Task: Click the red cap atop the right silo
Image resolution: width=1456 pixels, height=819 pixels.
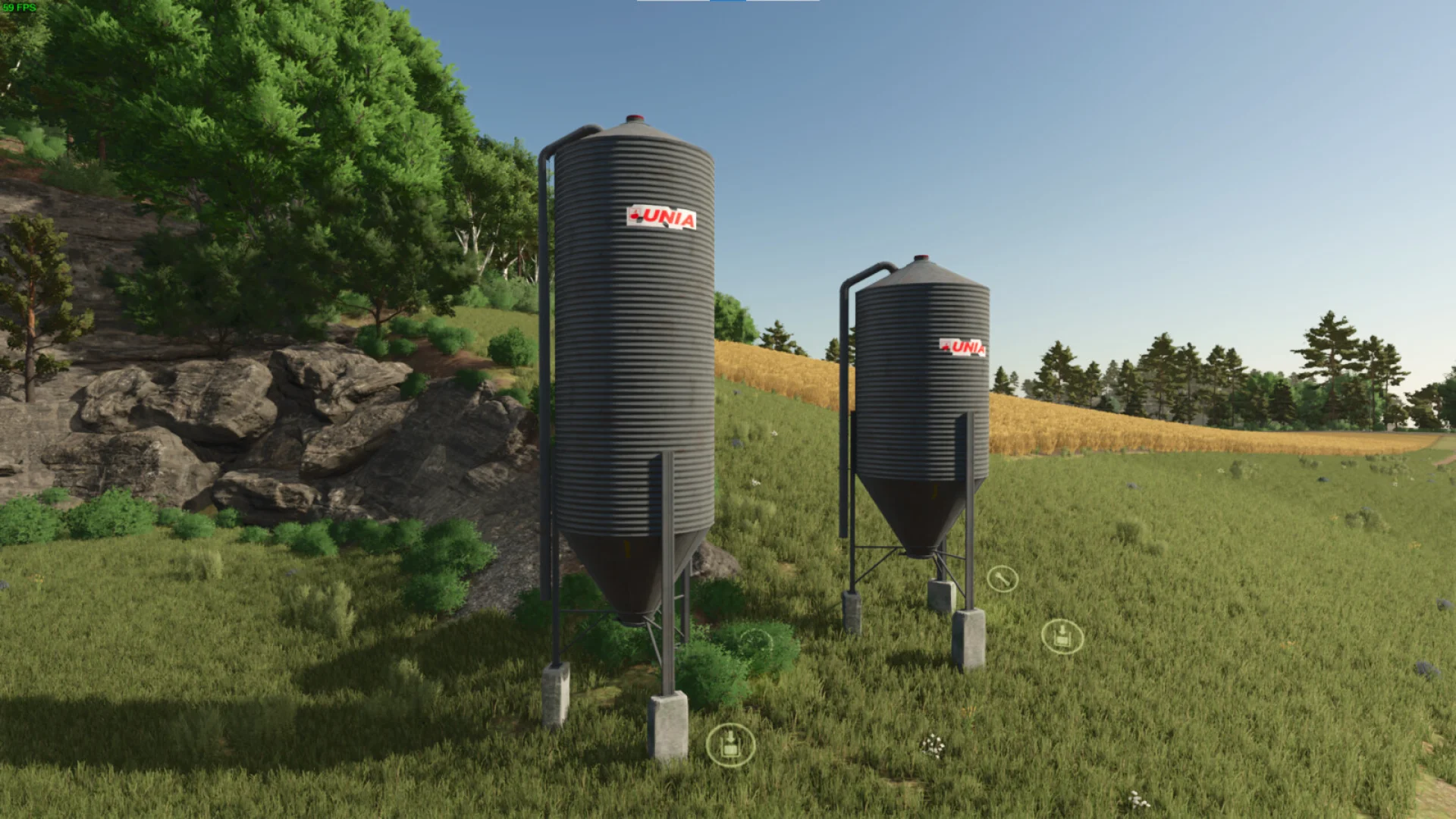Action: coord(921,256)
